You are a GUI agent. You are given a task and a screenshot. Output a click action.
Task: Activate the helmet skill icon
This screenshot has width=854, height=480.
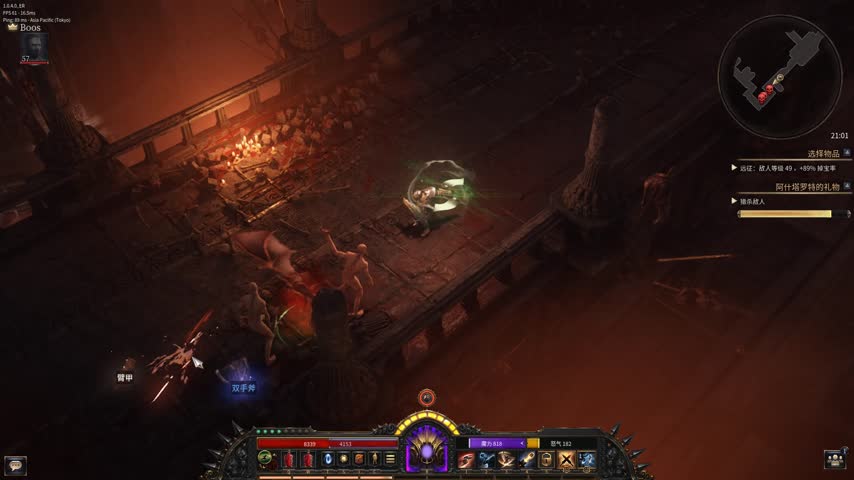(546, 459)
